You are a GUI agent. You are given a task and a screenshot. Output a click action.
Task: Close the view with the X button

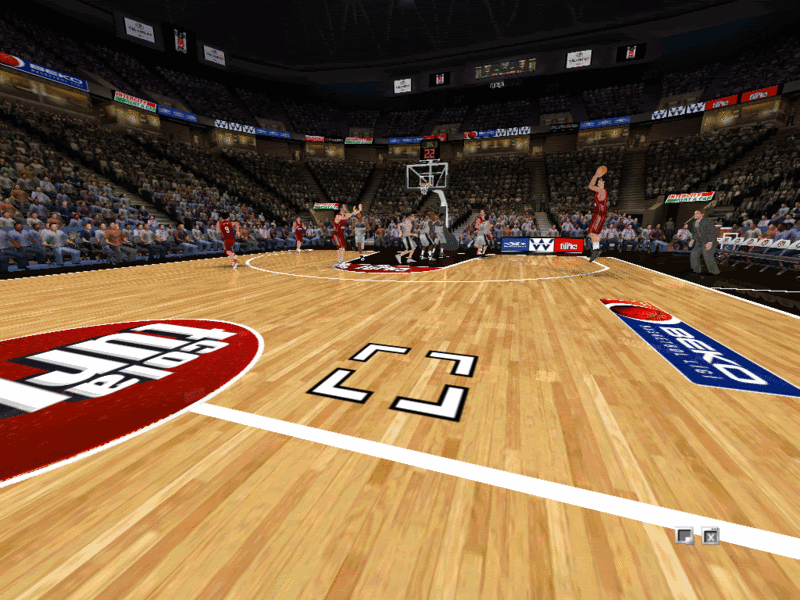tap(710, 536)
